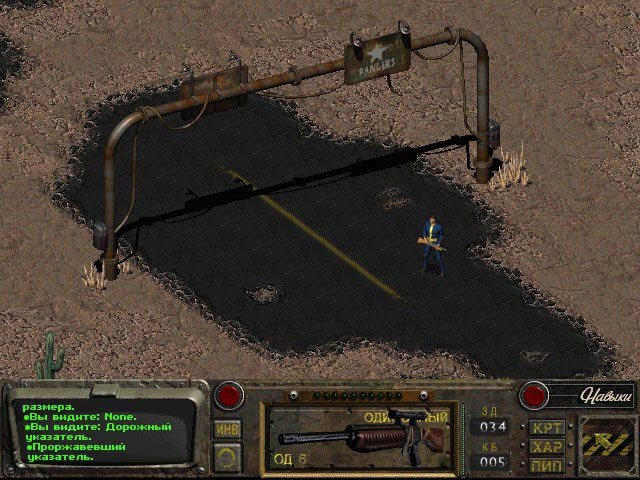Image resolution: width=640 pixels, height=480 pixels.
Task: Open the skilldex via red button beside Навыки
Action: [535, 395]
